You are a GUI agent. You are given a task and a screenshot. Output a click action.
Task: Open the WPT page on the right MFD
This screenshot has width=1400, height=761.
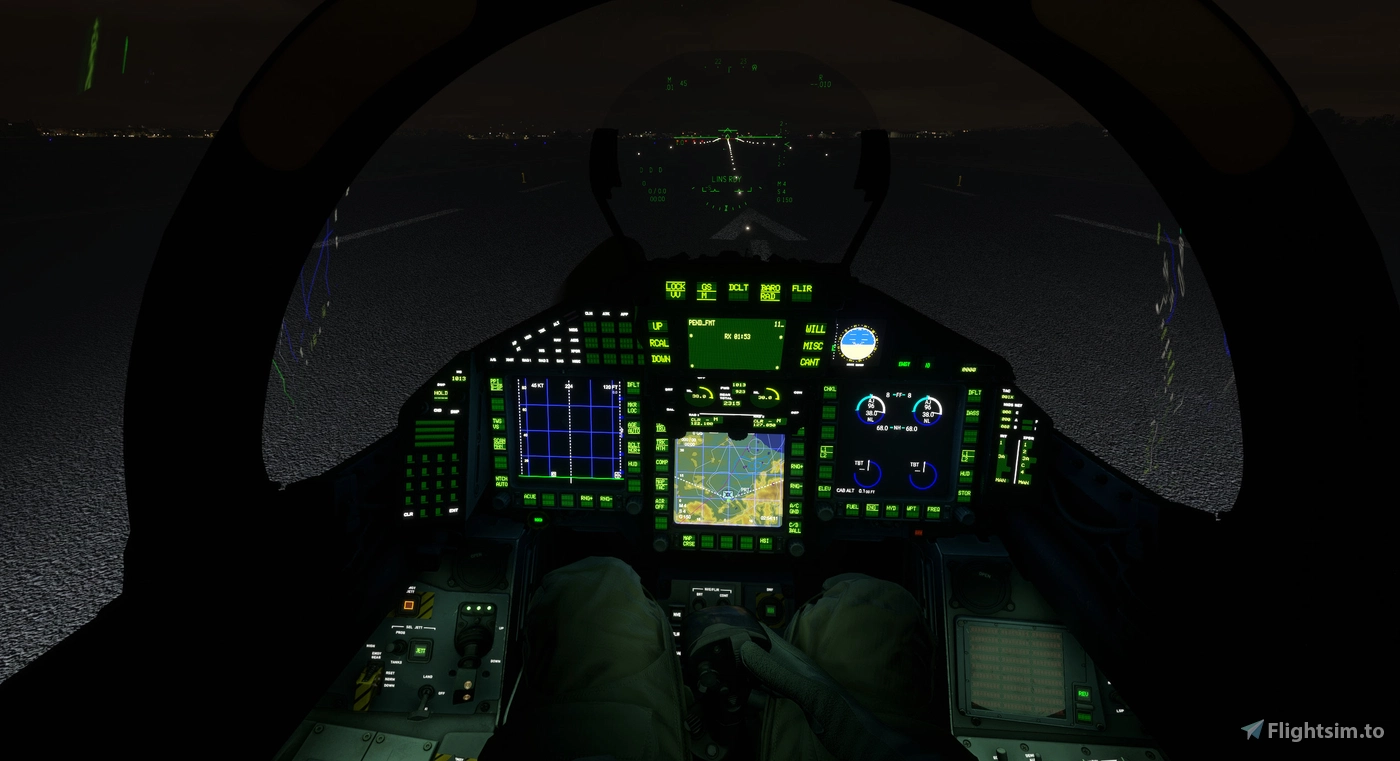[x=913, y=509]
